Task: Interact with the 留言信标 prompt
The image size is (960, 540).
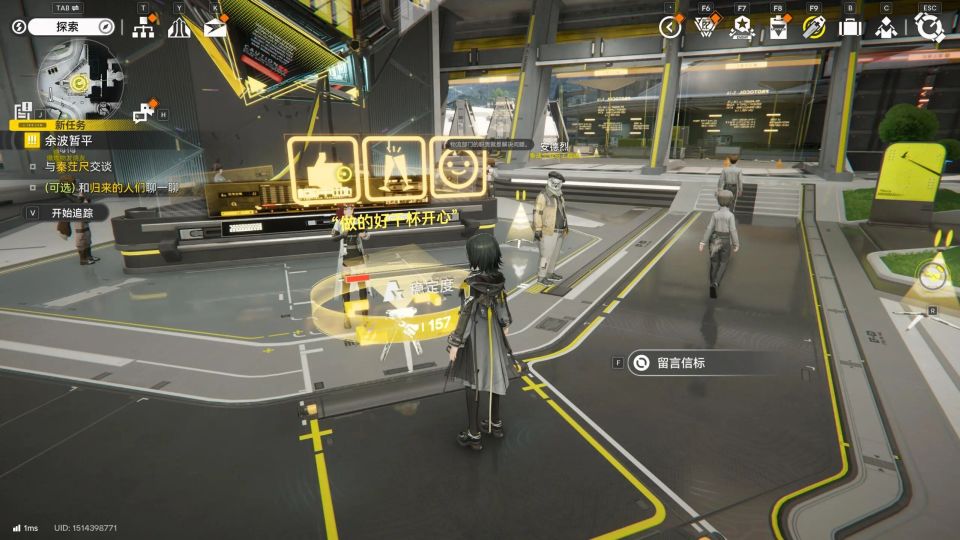Action: coord(680,363)
